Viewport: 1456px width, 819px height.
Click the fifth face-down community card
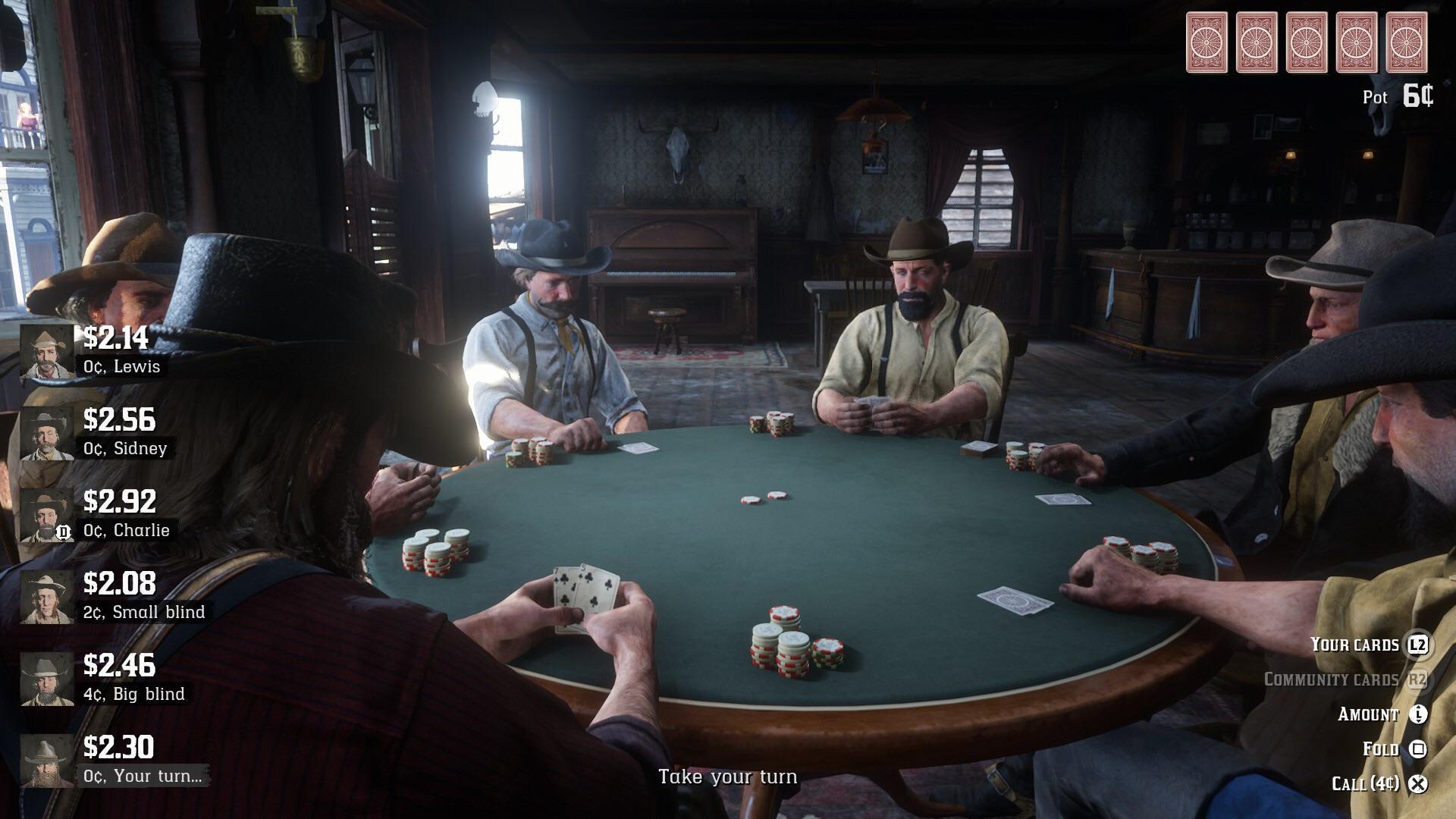pyautogui.click(x=1407, y=42)
